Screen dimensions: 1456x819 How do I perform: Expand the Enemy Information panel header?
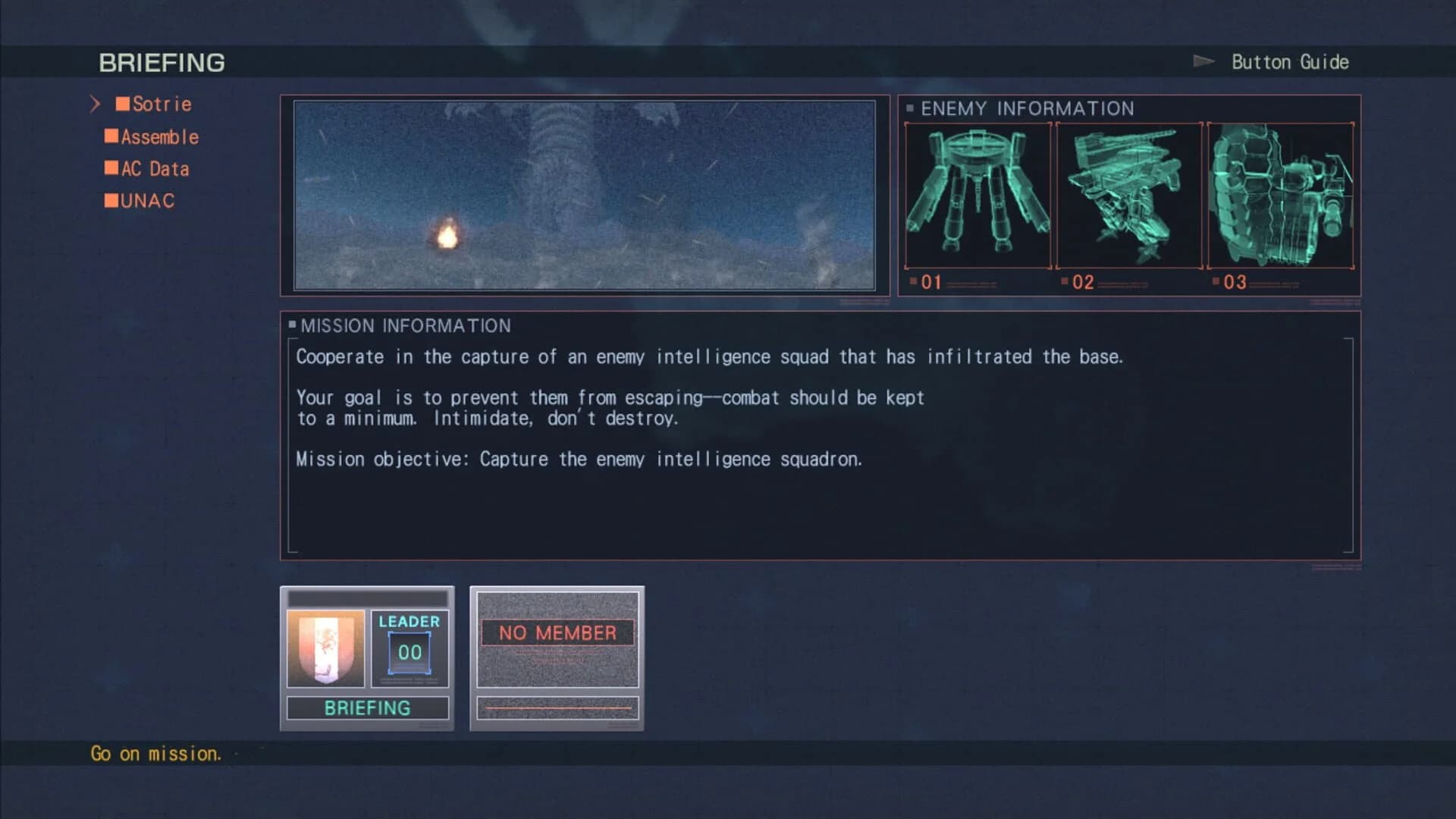[1027, 108]
